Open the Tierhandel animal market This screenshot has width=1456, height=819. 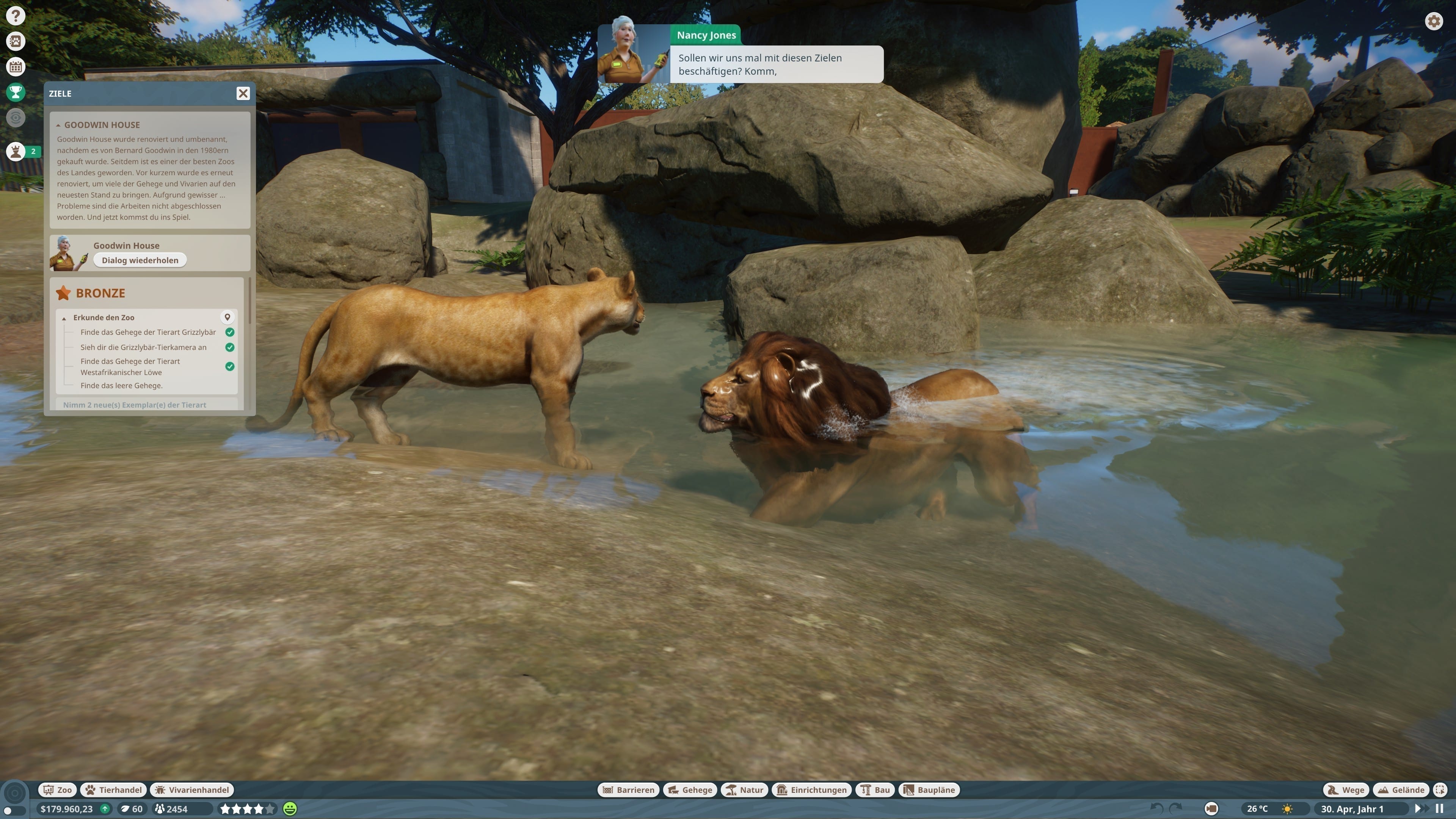tap(114, 789)
